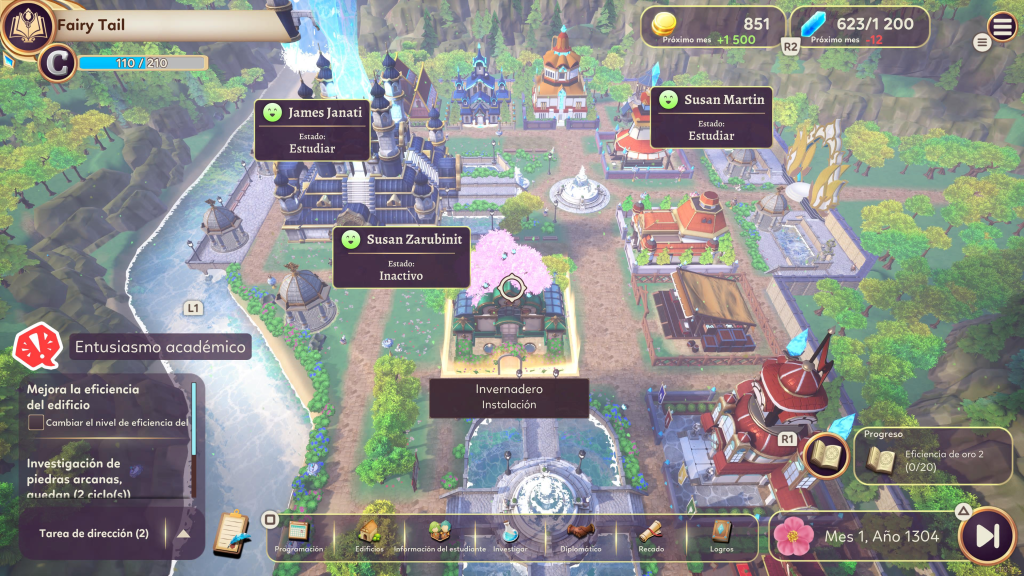Open the Diplomático menu
The width and height of the screenshot is (1024, 576).
tap(582, 535)
